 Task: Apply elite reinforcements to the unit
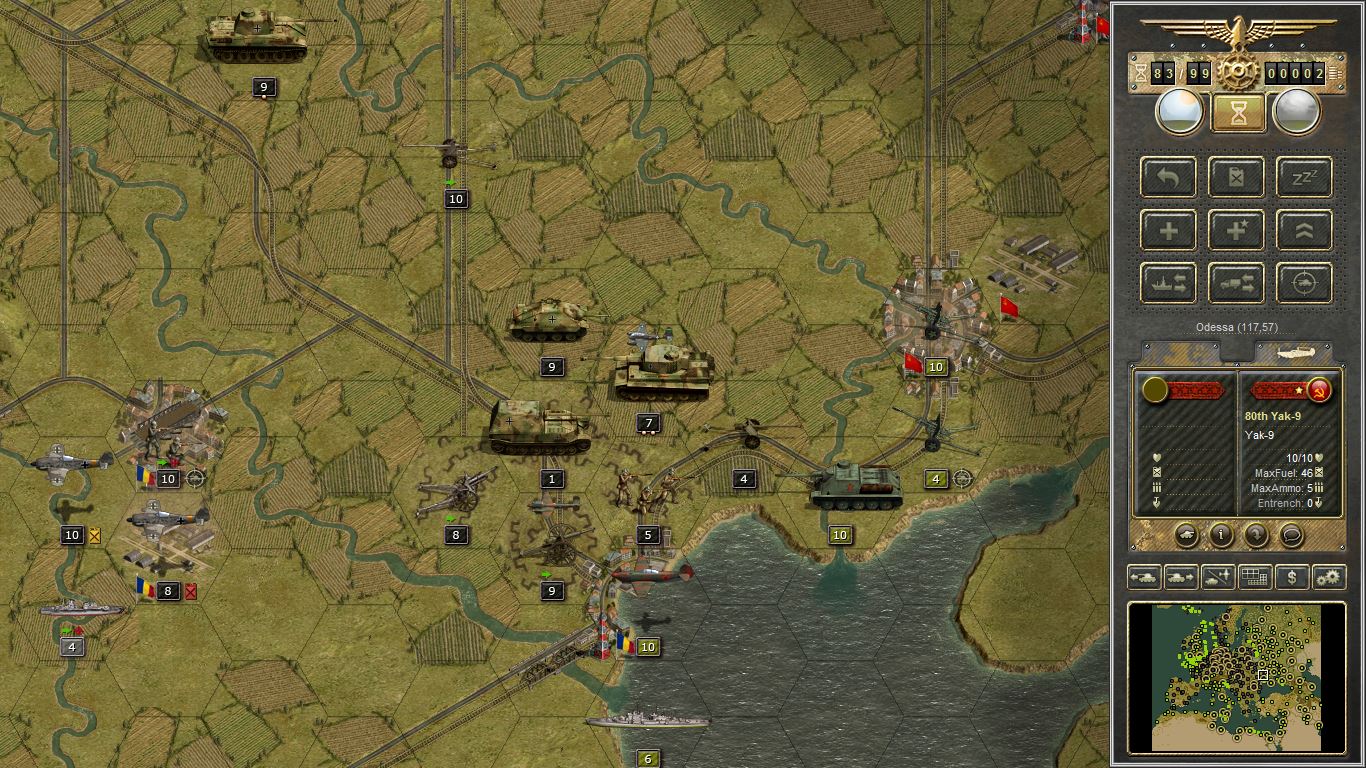tap(1236, 230)
